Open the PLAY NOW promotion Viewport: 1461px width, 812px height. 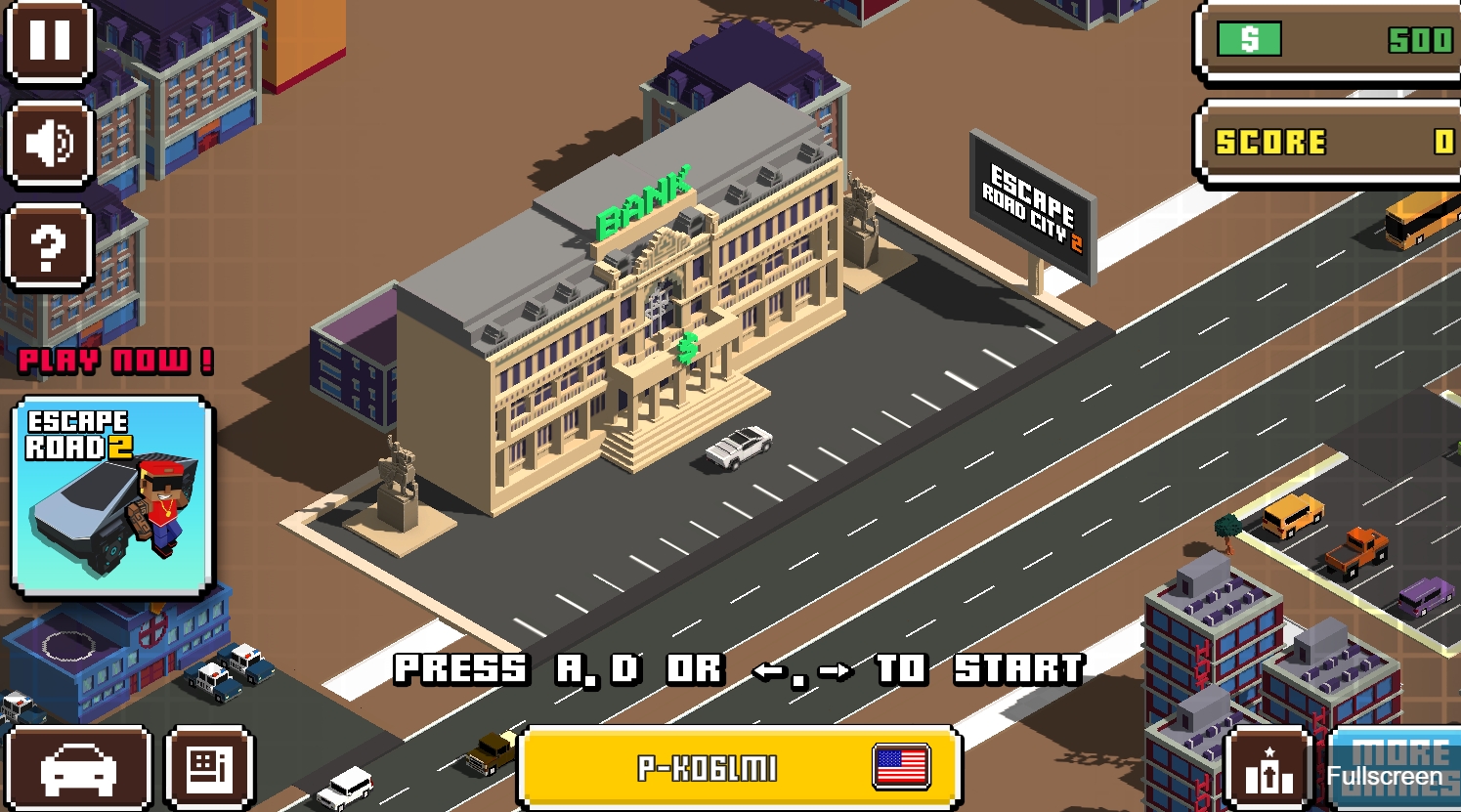110,361
